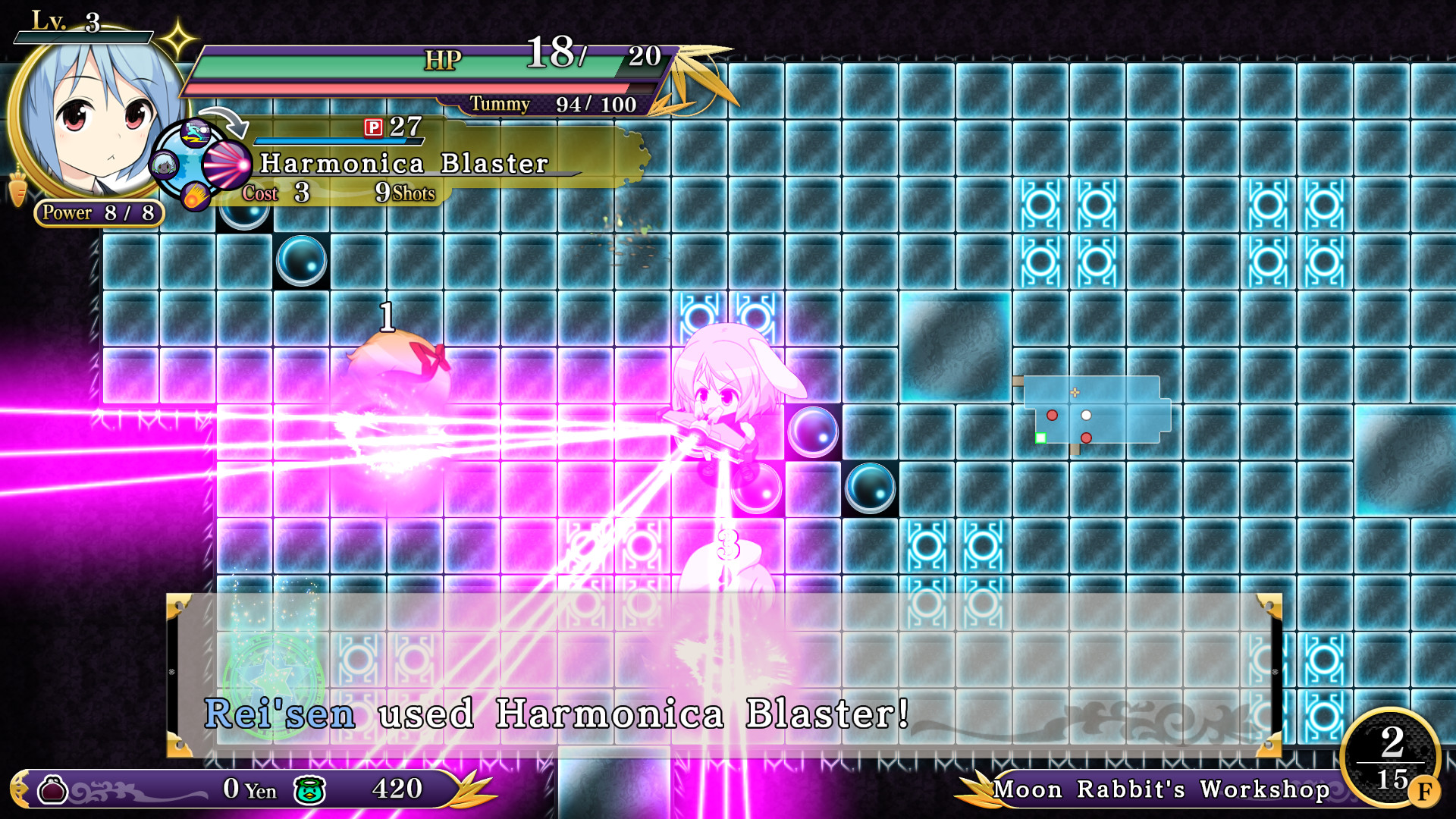The width and height of the screenshot is (1456, 819).
Task: Click the partner character icon on the skill wheel
Action: (163, 163)
